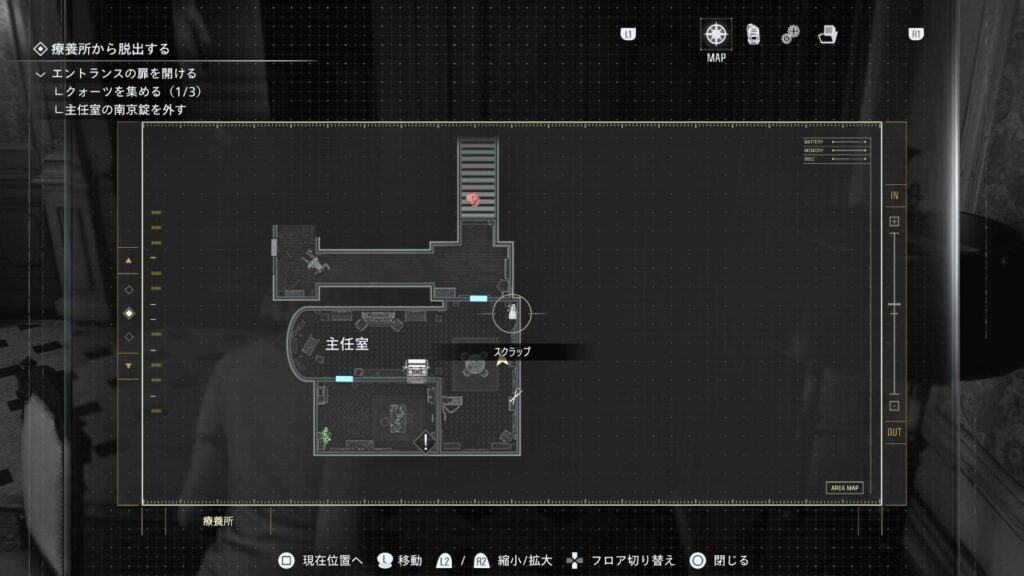Select the highlighted current floor diamond

[x=128, y=313]
